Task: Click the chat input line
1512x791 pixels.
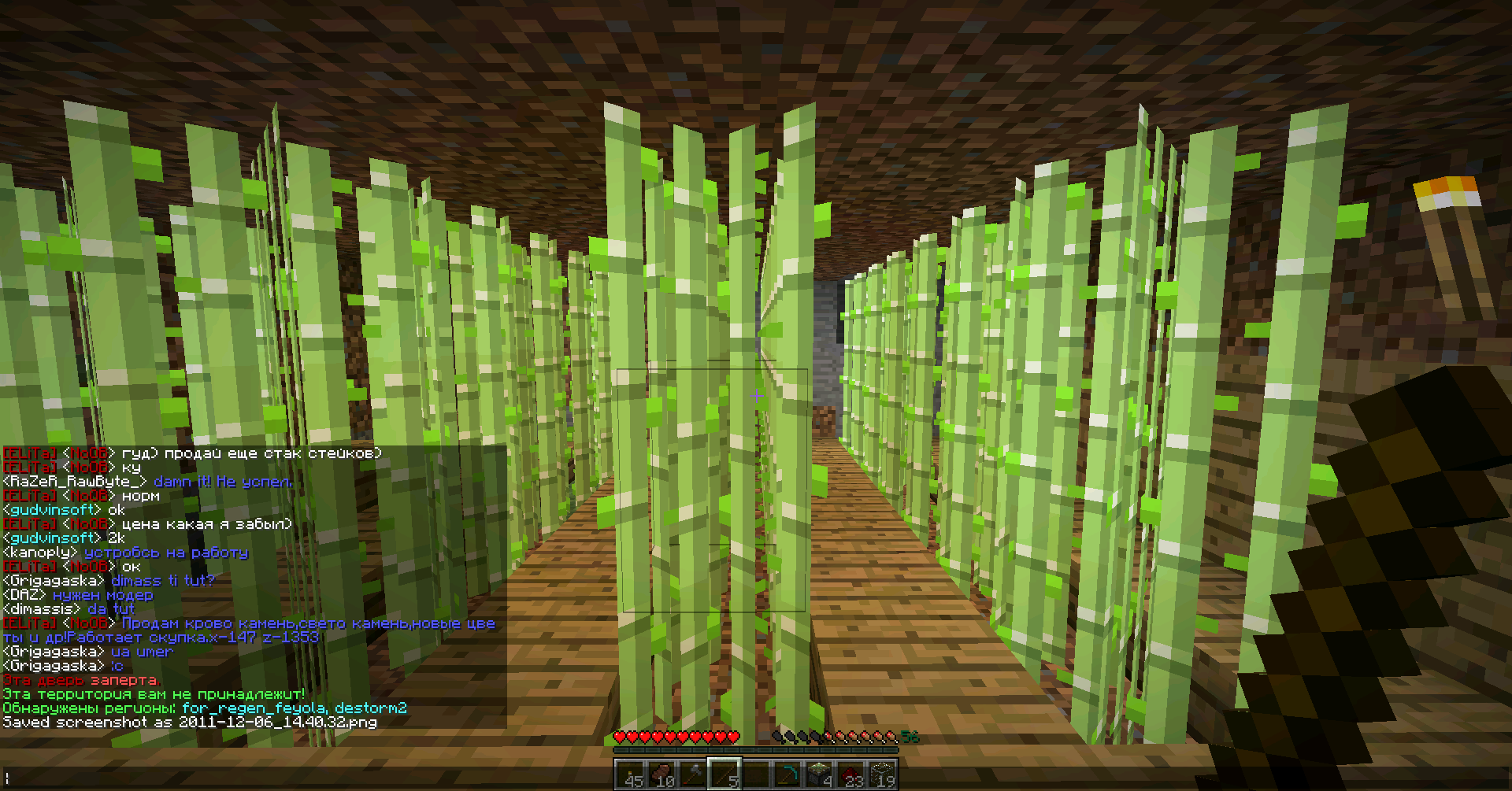Action: pyautogui.click(x=315, y=778)
